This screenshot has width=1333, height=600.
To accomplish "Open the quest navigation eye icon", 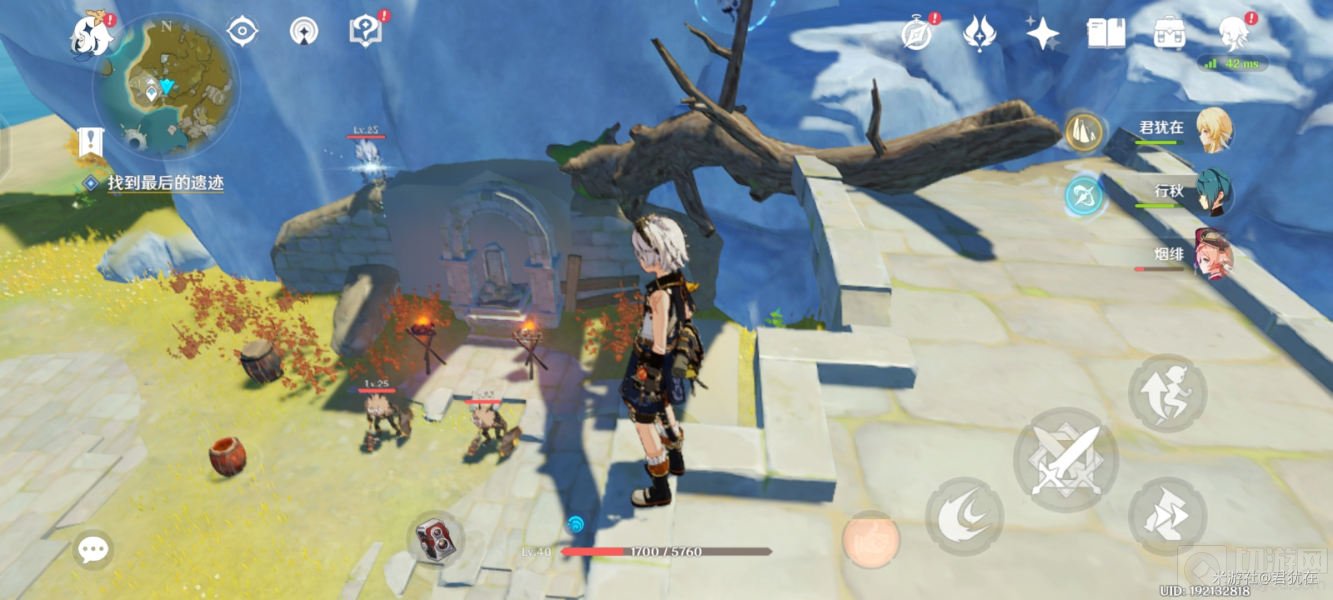I will (242, 31).
